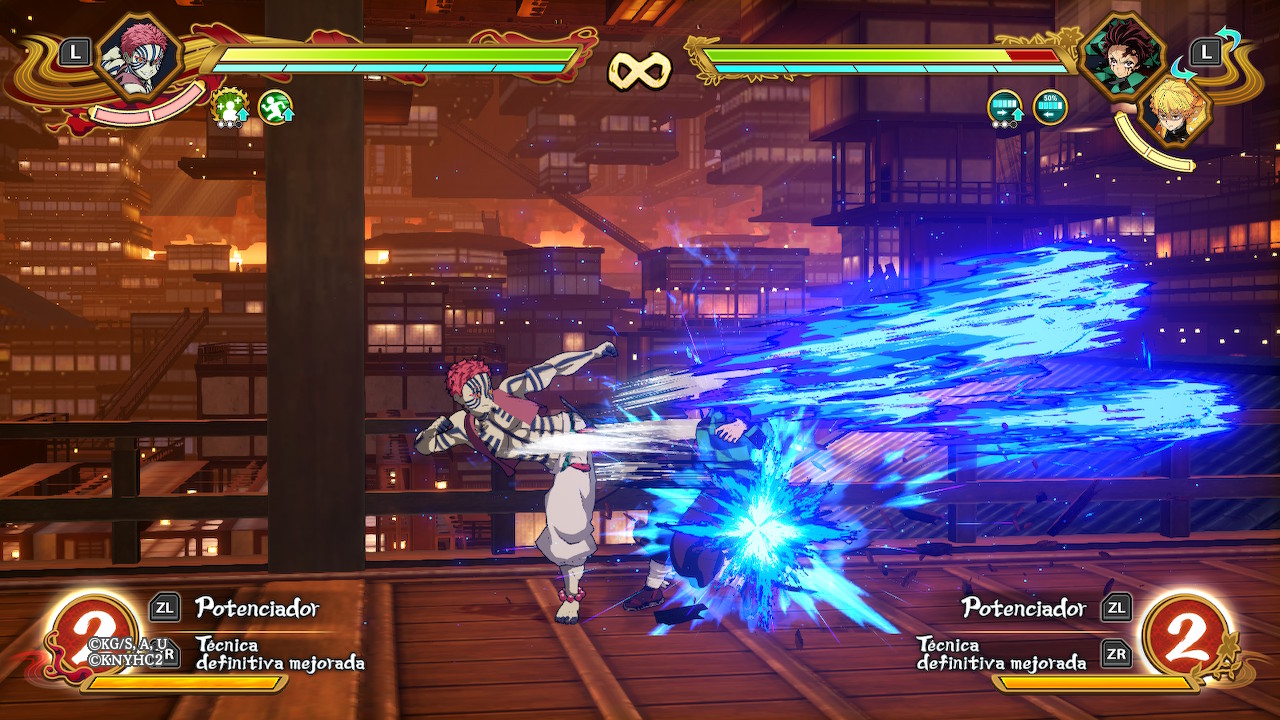Image resolution: width=1280 pixels, height=720 pixels.
Task: Select Akaza's character portrait
Action: pyautogui.click(x=140, y=55)
